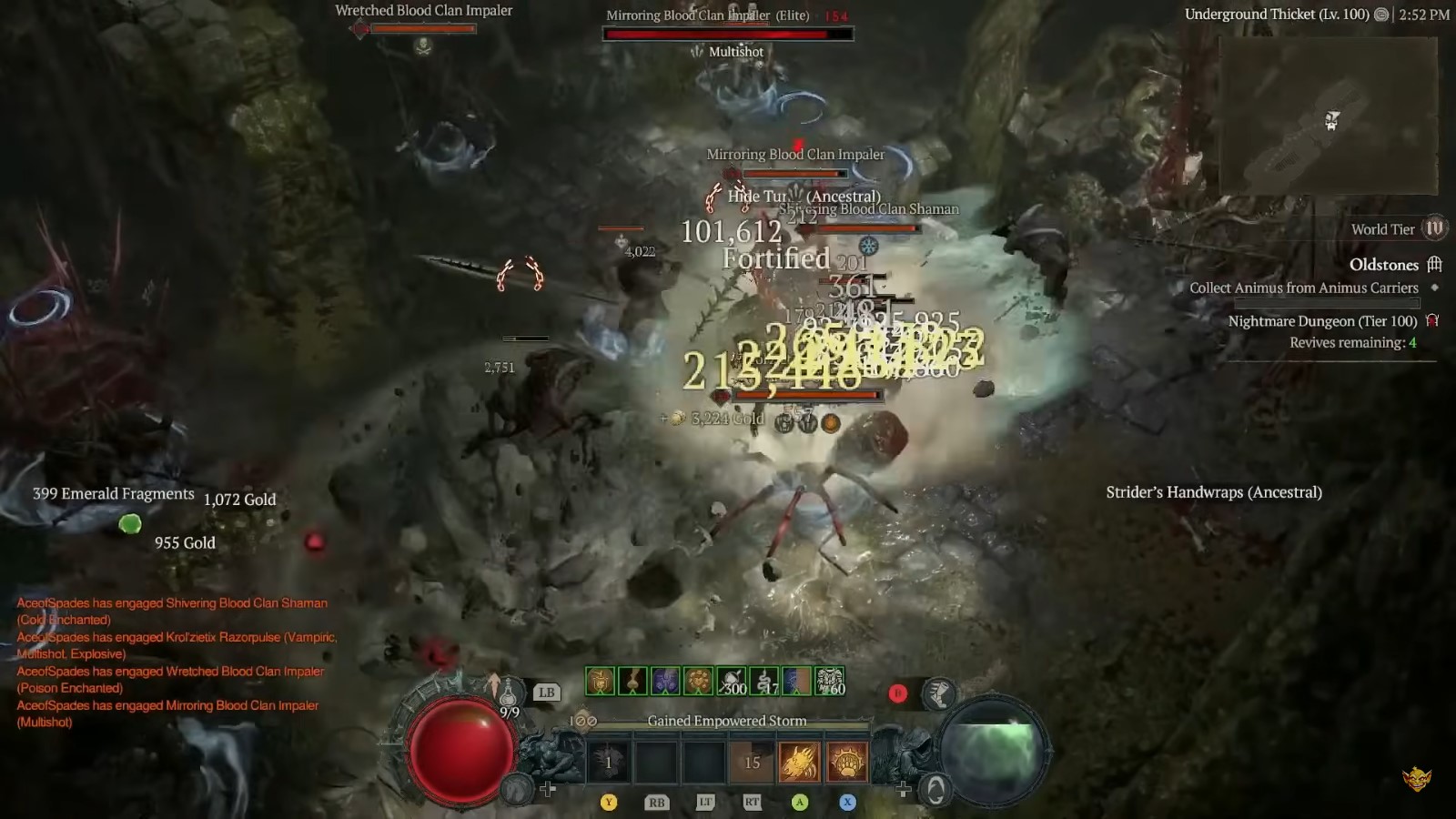Click the gate icon next to Oldstones

point(1435,265)
